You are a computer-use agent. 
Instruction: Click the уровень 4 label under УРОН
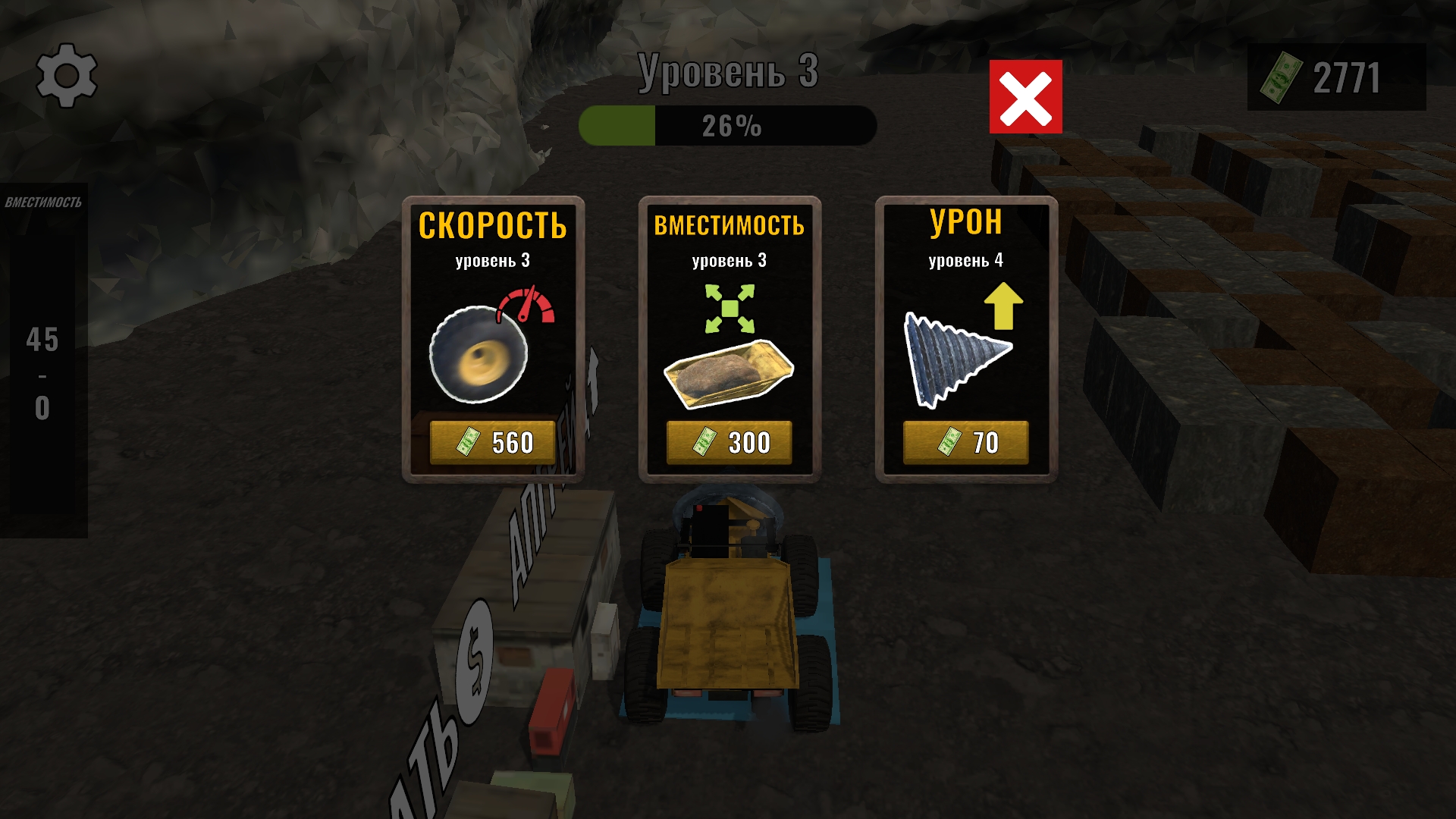[965, 261]
